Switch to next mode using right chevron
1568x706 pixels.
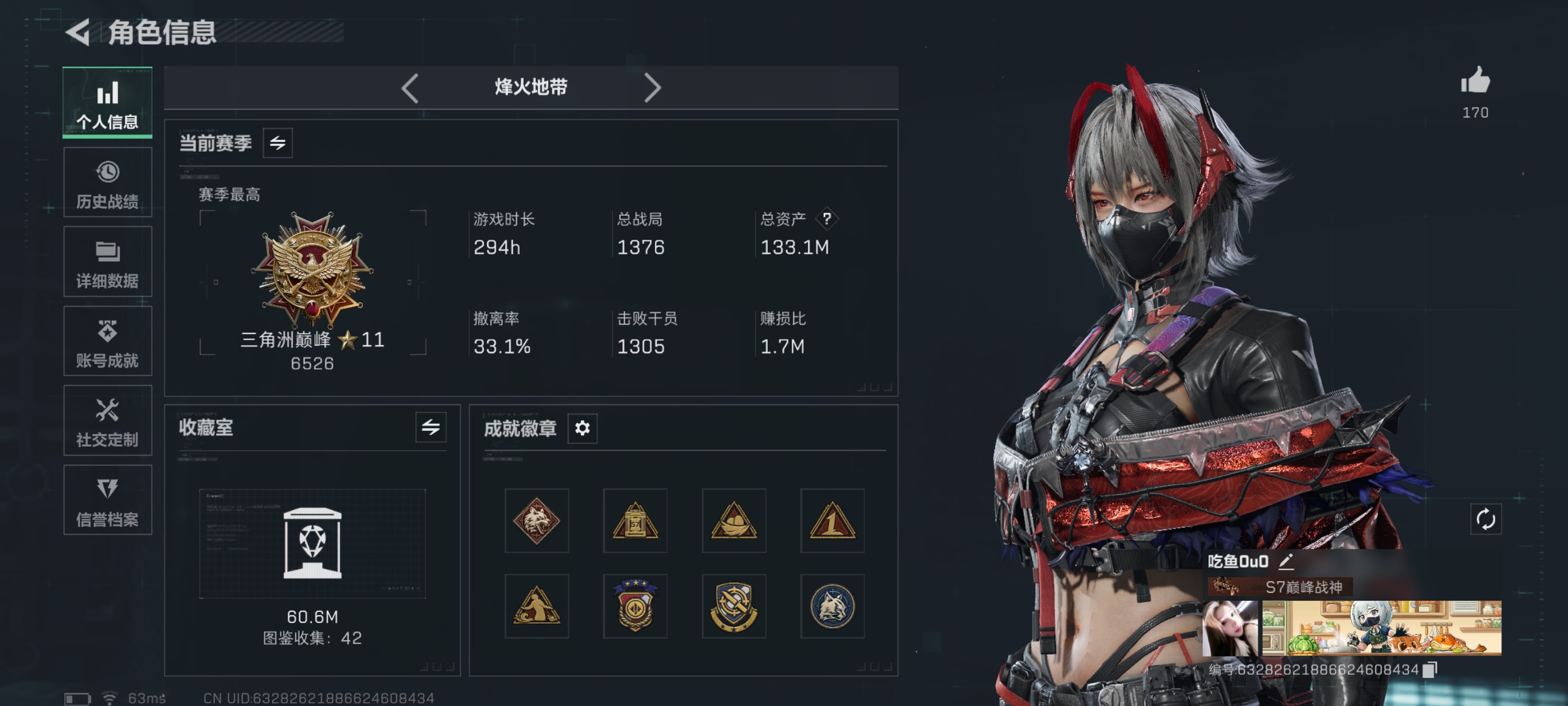pyautogui.click(x=654, y=87)
